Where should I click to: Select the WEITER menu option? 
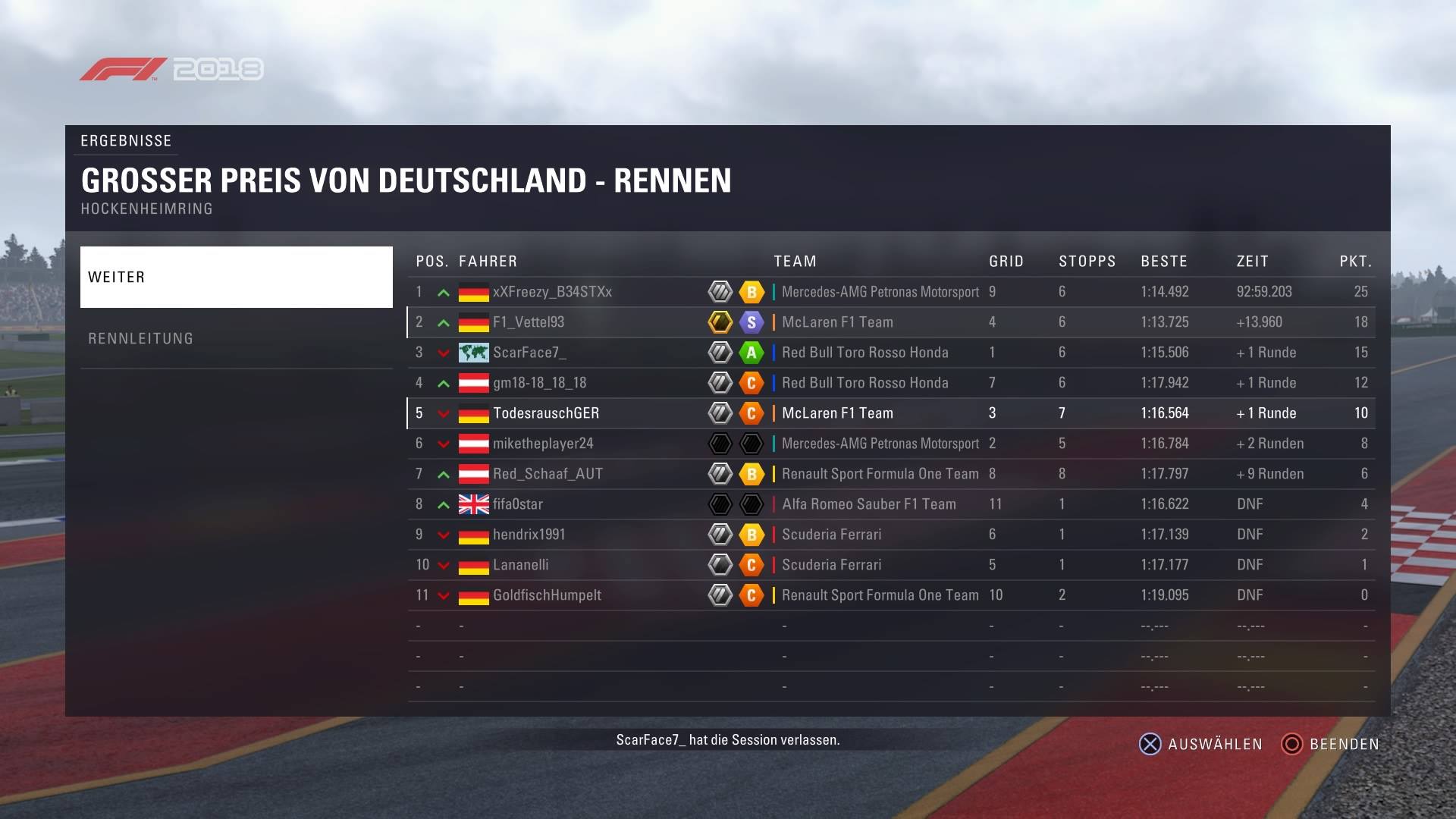pyautogui.click(x=236, y=277)
